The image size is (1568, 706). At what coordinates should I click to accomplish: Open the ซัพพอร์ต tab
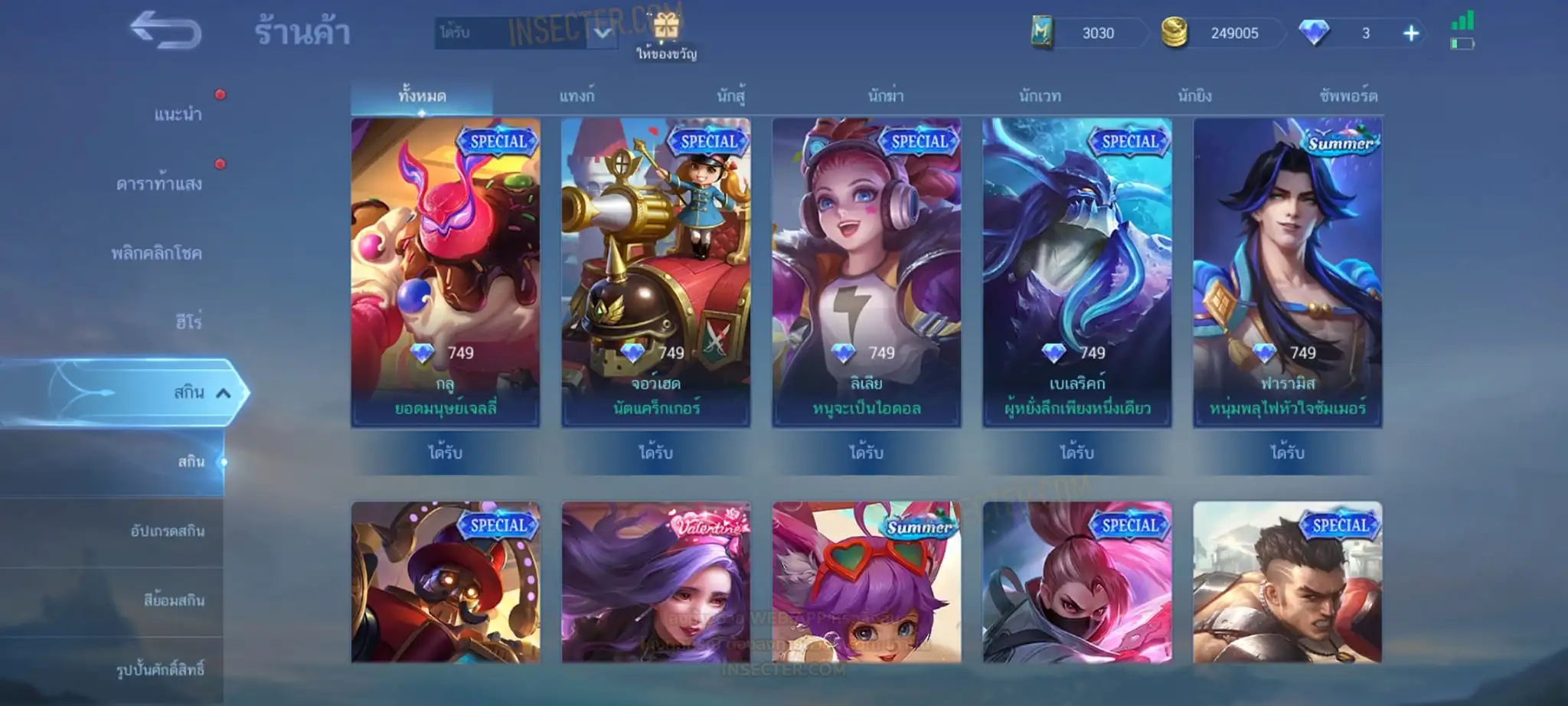coord(1348,96)
